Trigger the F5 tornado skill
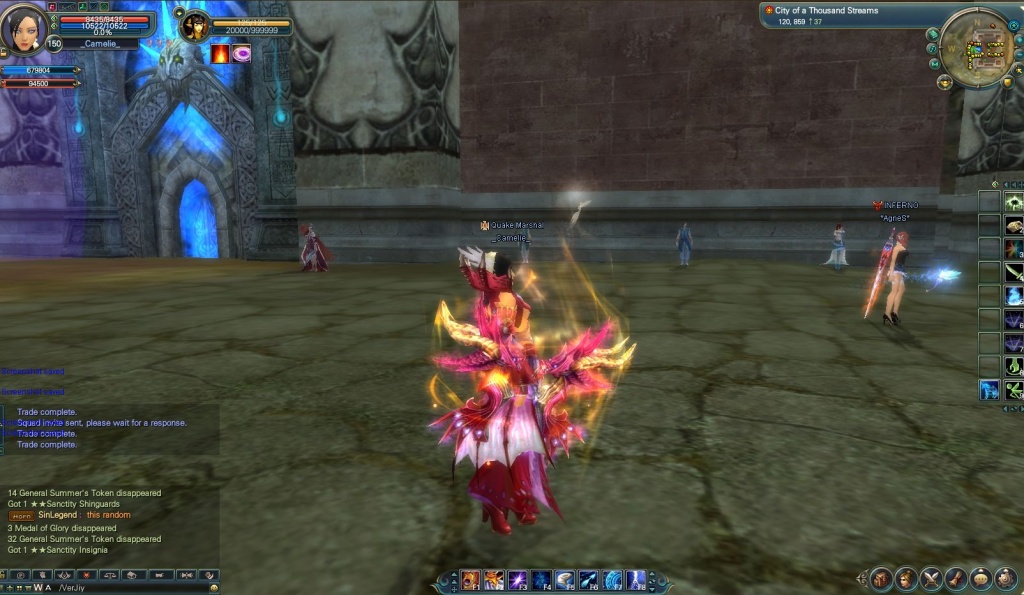 coord(565,580)
